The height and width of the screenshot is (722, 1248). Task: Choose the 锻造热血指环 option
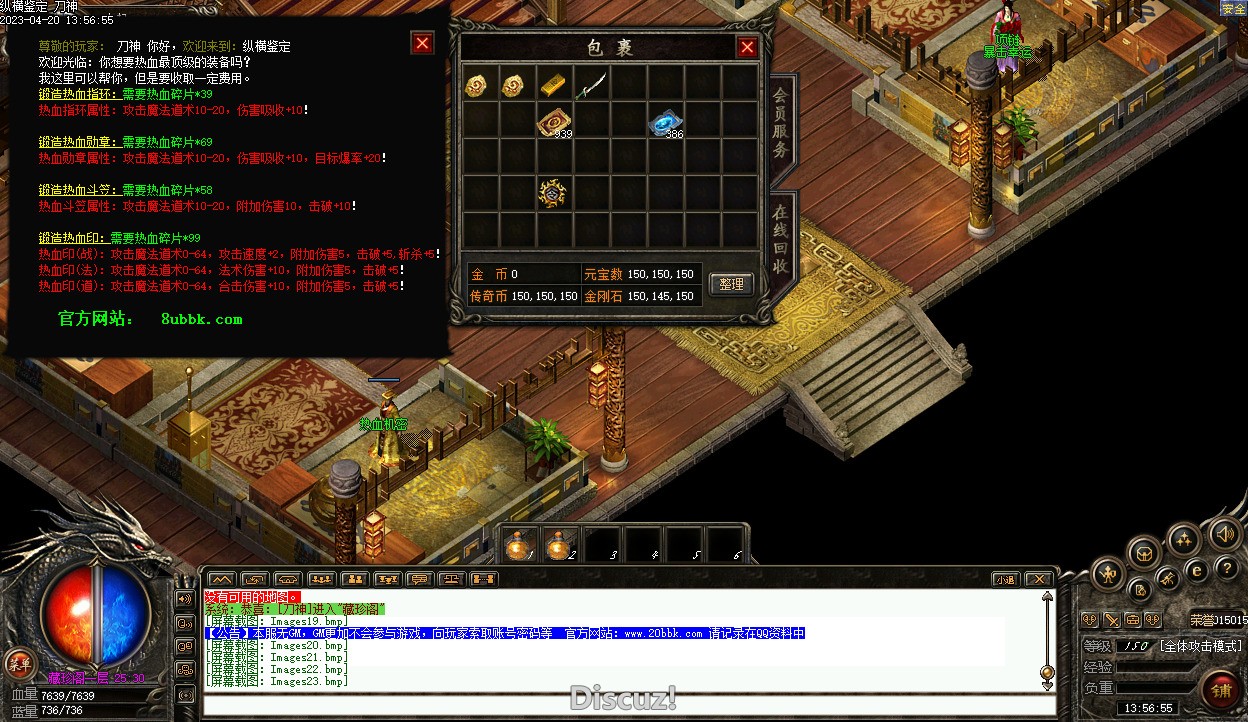coord(78,94)
